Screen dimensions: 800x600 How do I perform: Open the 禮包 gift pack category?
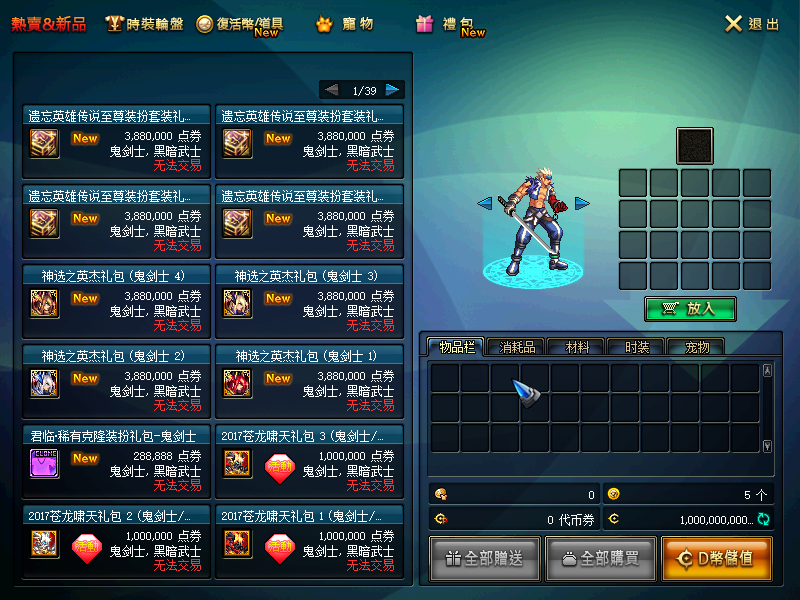[x=450, y=24]
